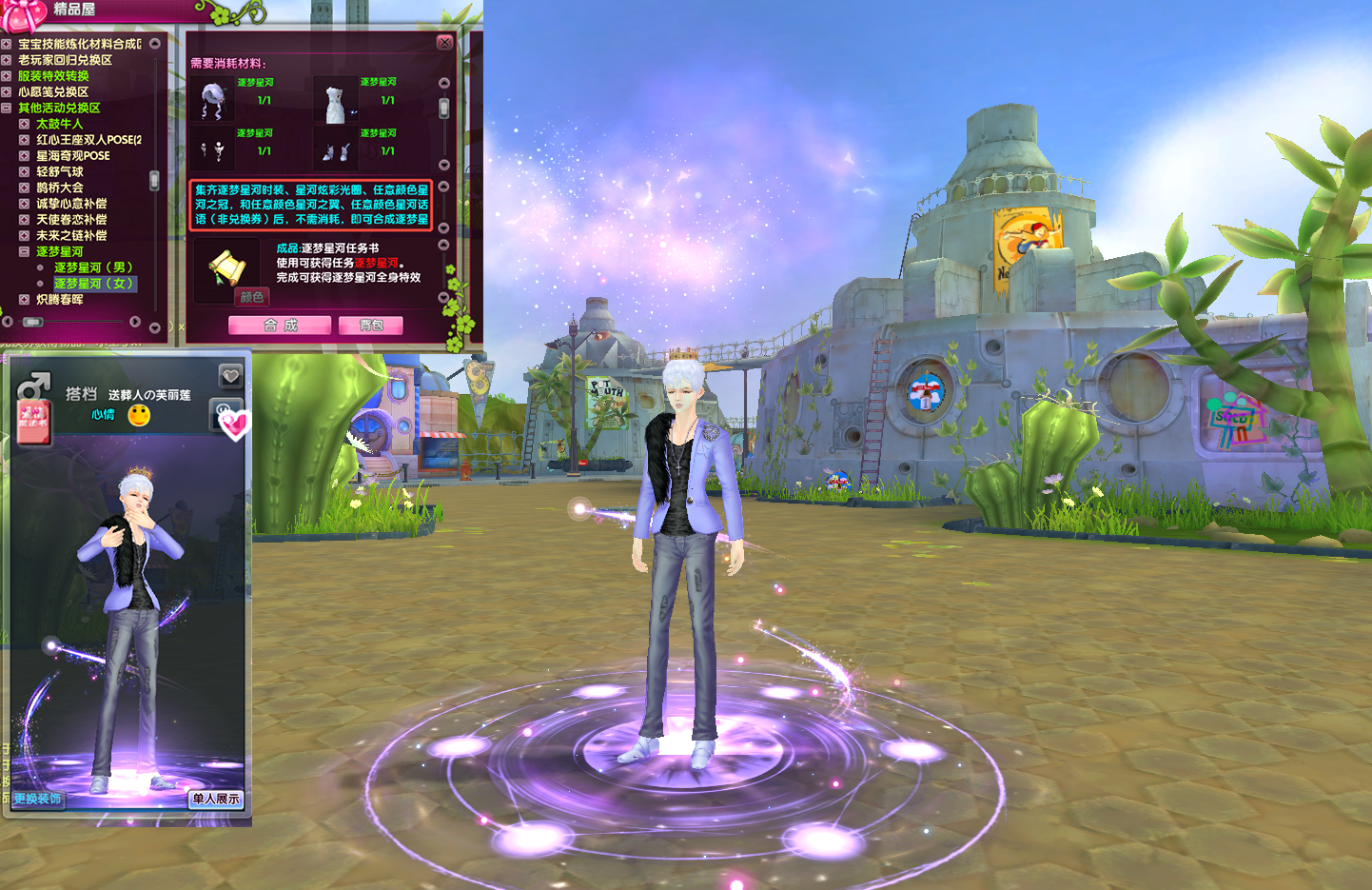Open the 背包 backpack button
This screenshot has height=890, width=1372.
[371, 326]
